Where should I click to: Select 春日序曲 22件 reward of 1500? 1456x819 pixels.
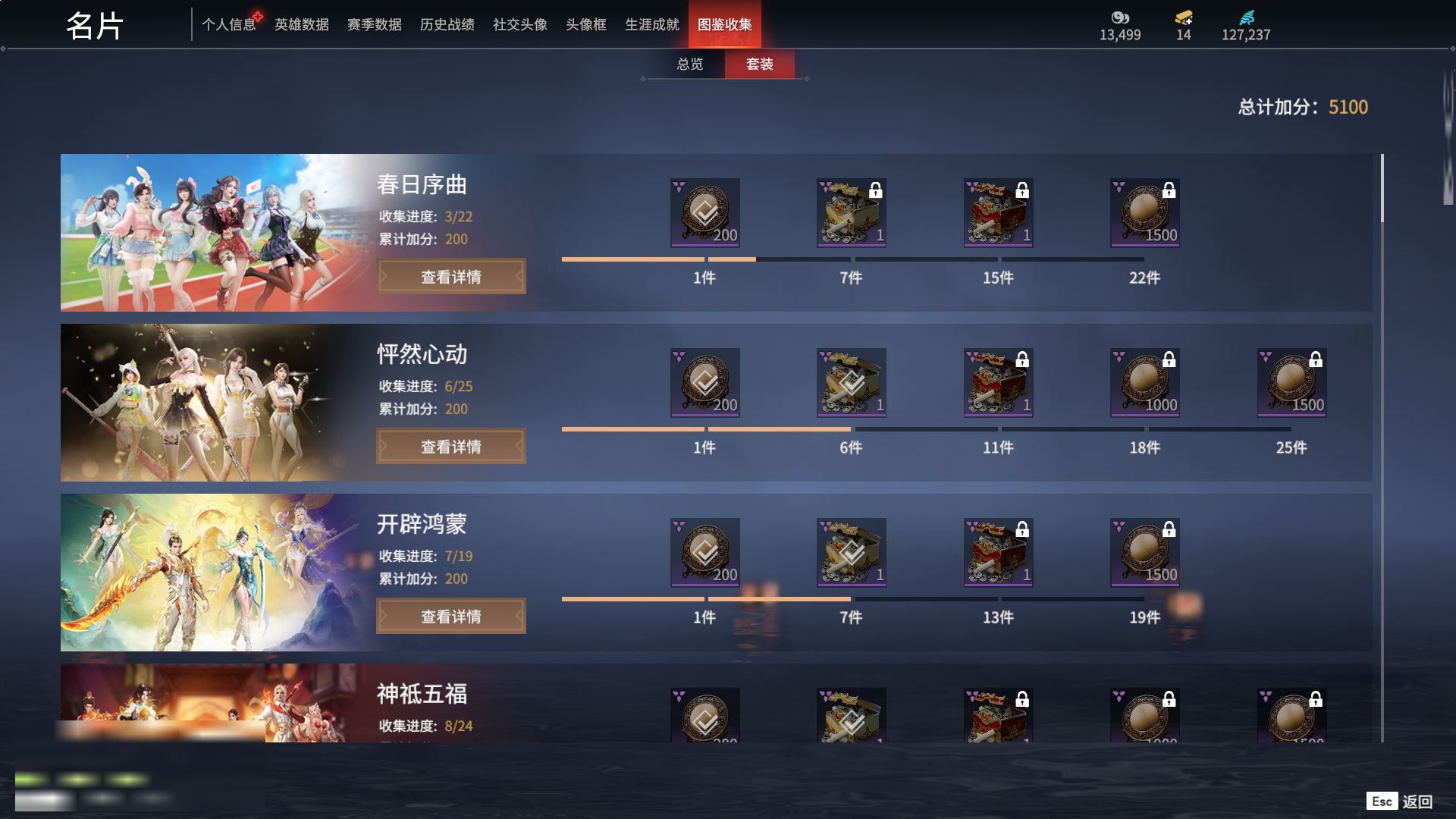click(1144, 213)
